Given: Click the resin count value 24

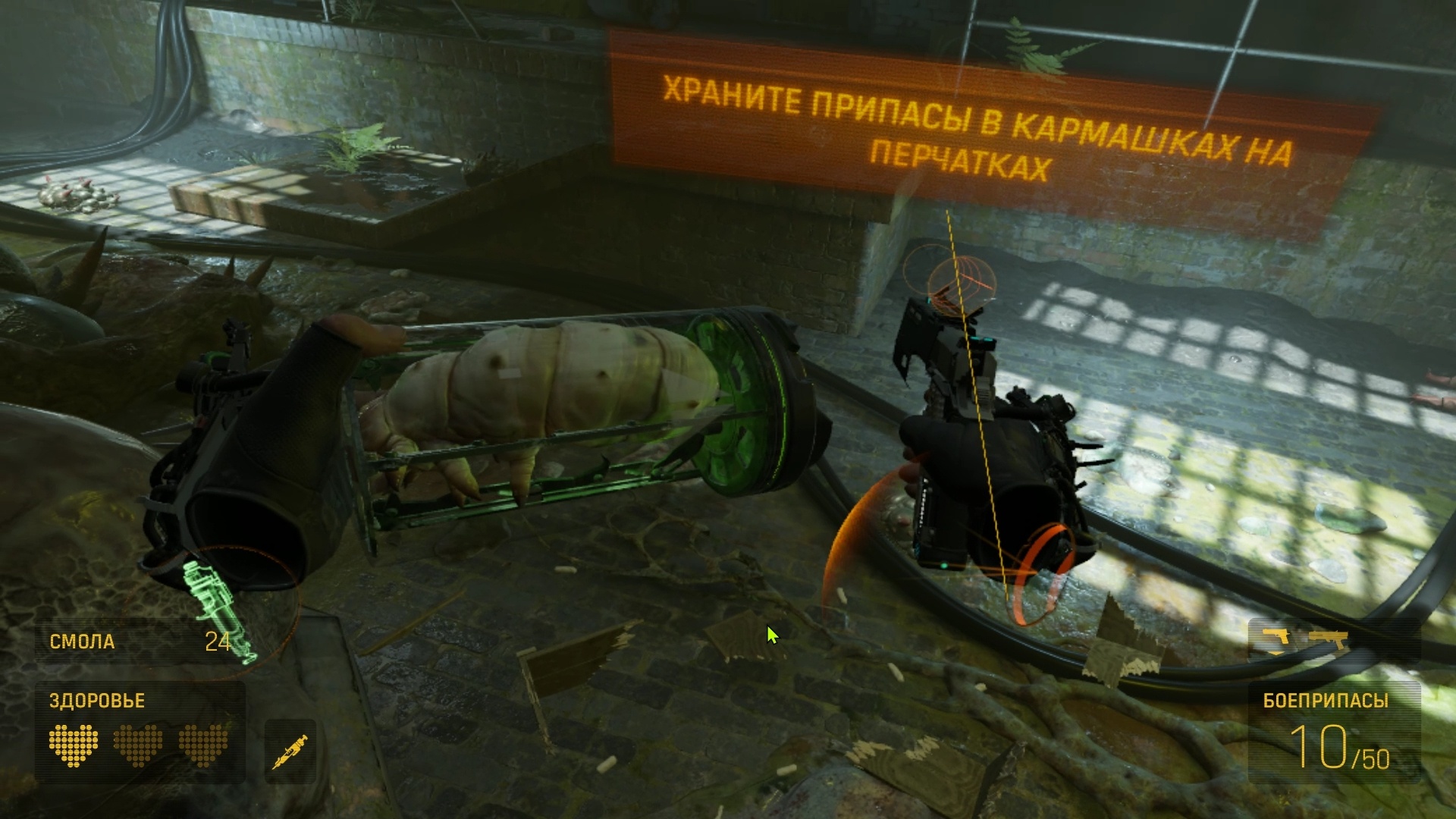Looking at the screenshot, I should tap(218, 642).
